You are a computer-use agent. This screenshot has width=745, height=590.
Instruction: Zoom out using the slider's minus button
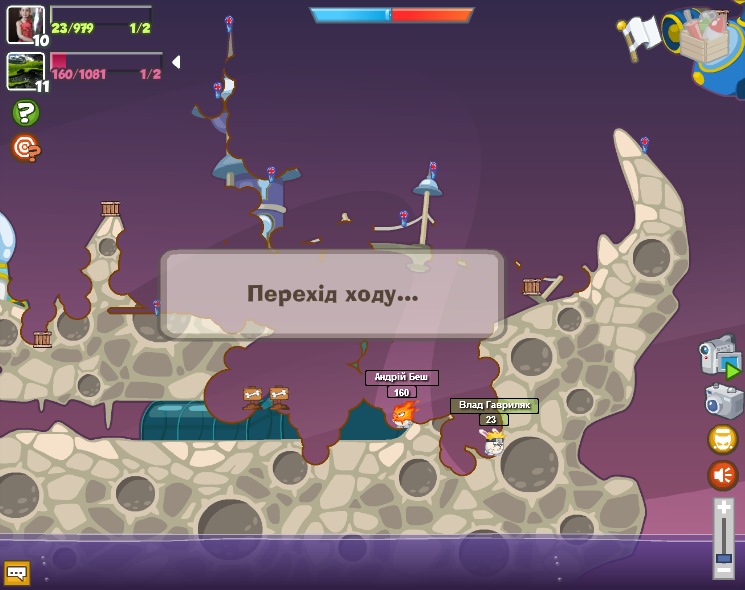pos(724,571)
